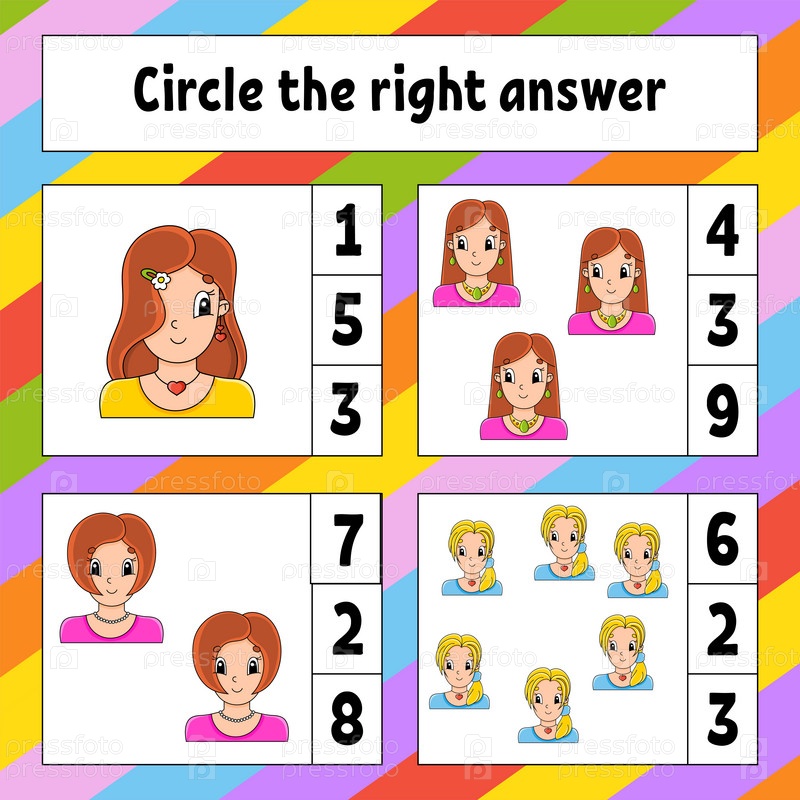
Task: Pick answer 9 in the green-earring girls panel
Action: (x=722, y=409)
